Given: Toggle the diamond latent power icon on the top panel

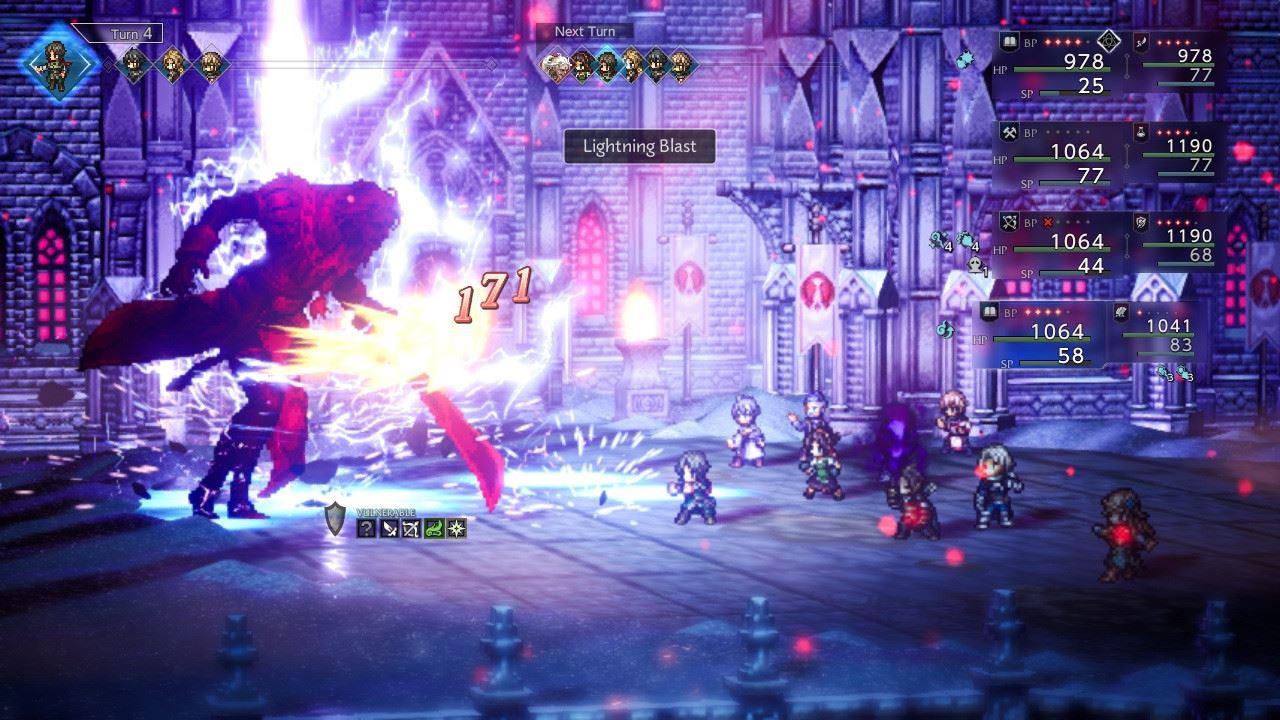Looking at the screenshot, I should 1109,41.
